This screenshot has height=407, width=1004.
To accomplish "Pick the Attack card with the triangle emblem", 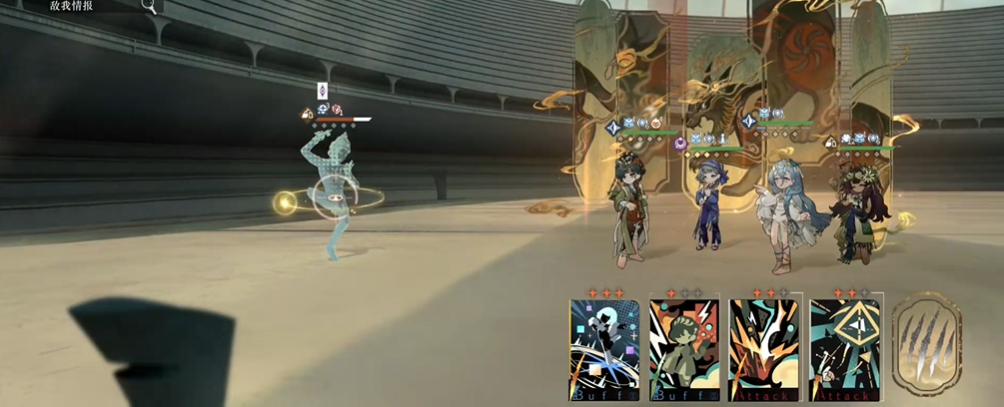I will pos(845,349).
